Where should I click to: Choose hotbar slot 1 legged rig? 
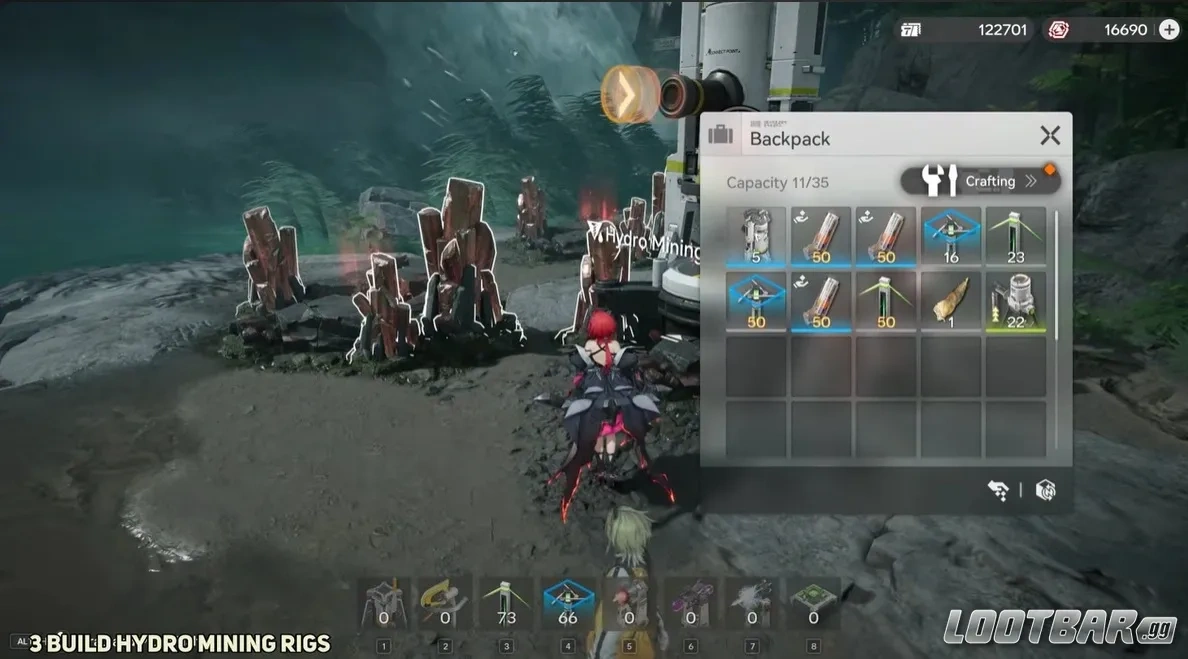click(x=383, y=603)
